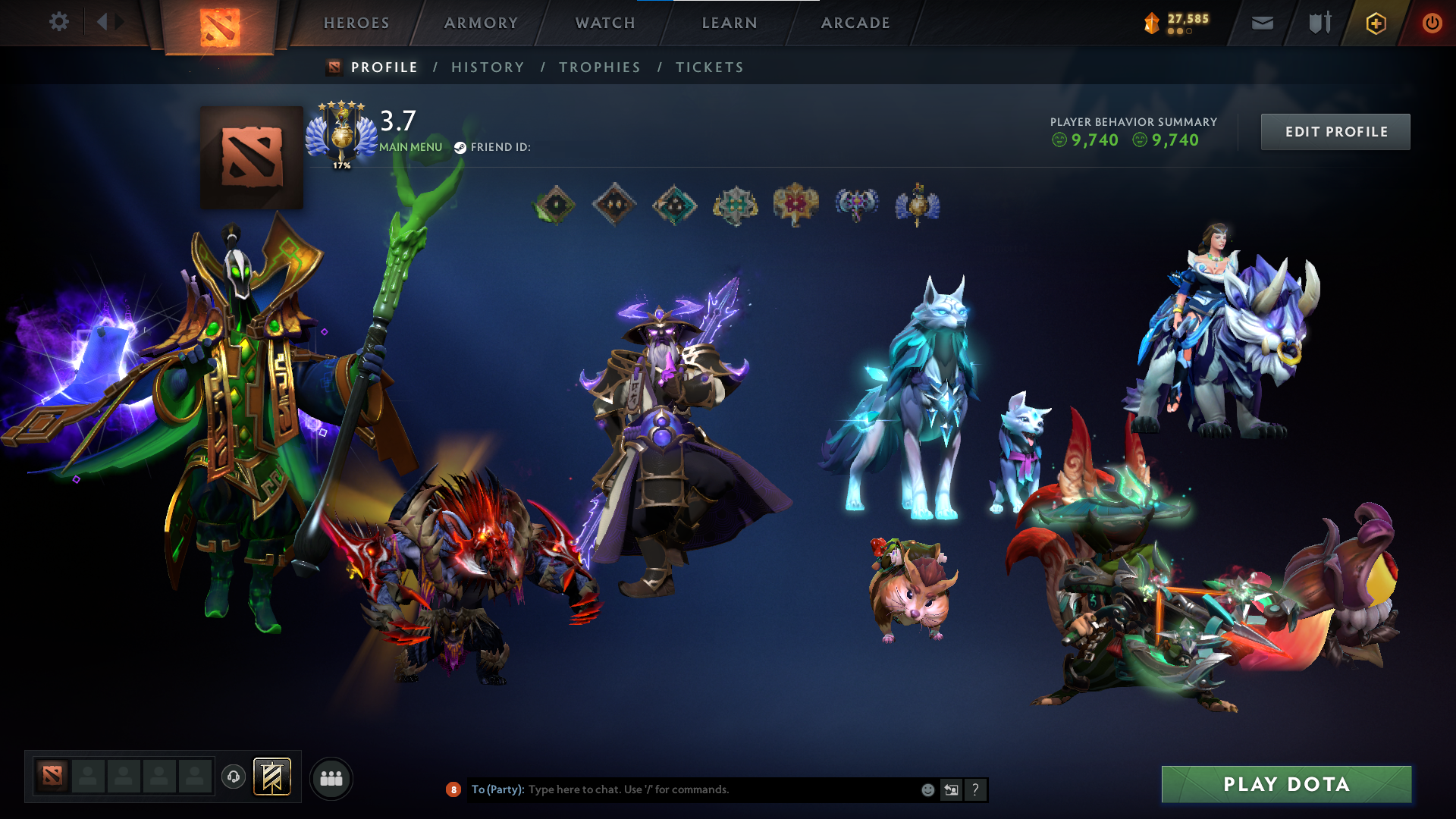The width and height of the screenshot is (1456, 819).
Task: Open the chat channel selector showing 8
Action: (x=453, y=789)
